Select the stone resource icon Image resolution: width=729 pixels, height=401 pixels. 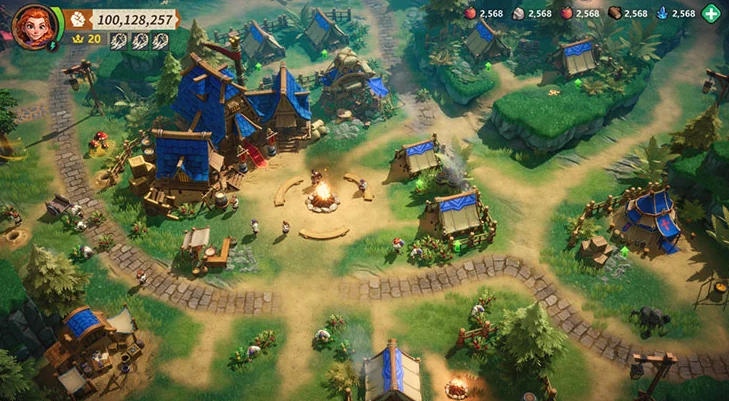(x=518, y=14)
